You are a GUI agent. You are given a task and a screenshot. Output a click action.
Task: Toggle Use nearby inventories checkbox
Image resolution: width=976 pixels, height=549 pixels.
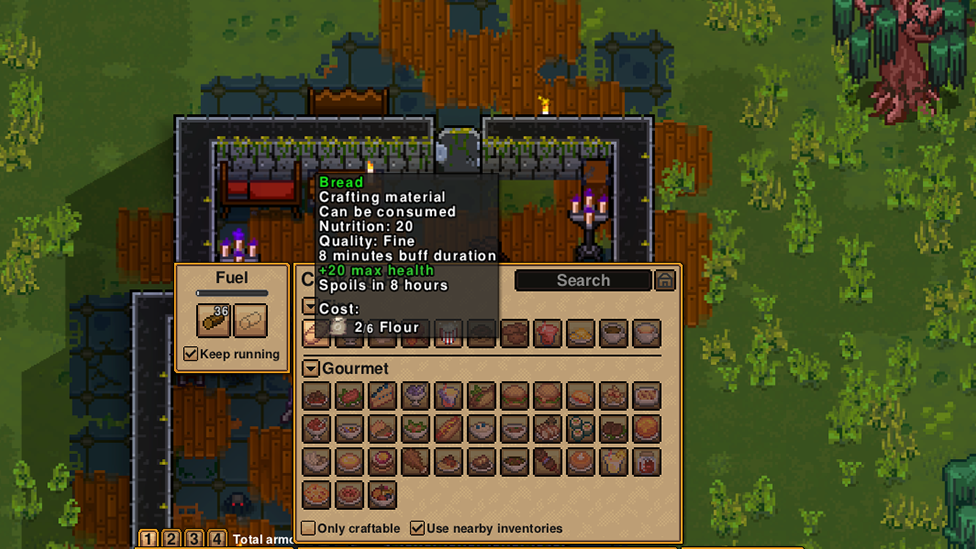point(417,528)
